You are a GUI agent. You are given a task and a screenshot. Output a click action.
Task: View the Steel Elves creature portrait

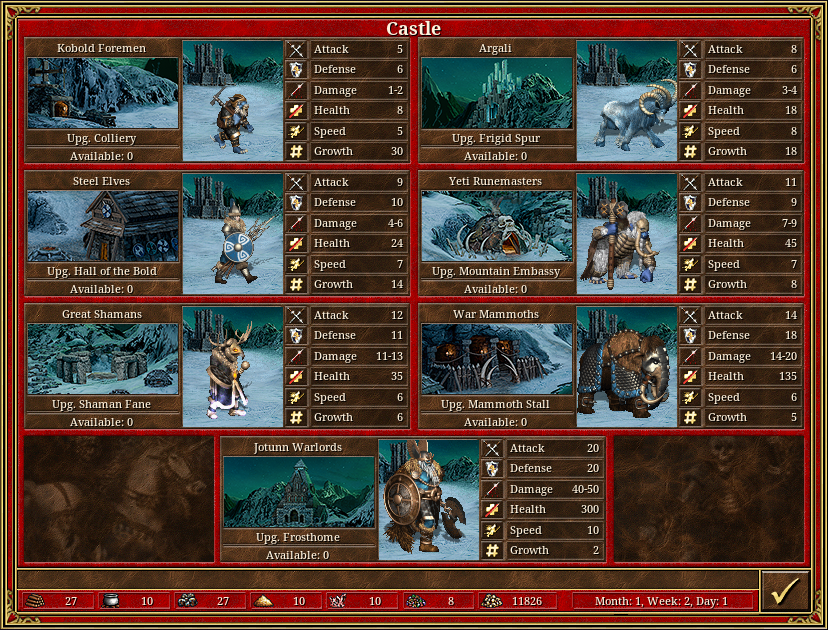(x=233, y=233)
